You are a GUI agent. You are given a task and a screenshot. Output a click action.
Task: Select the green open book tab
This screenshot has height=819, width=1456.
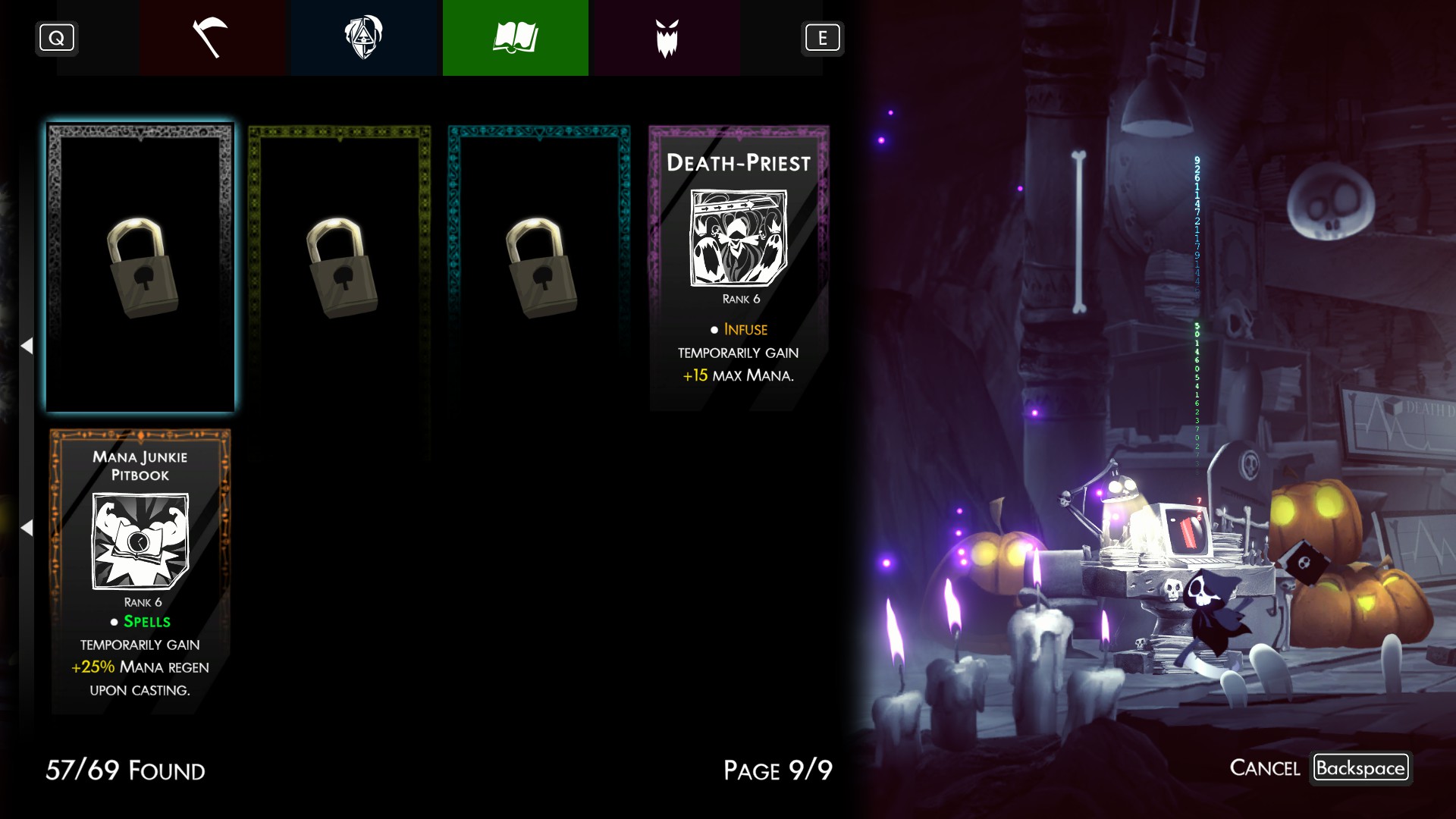pos(516,38)
